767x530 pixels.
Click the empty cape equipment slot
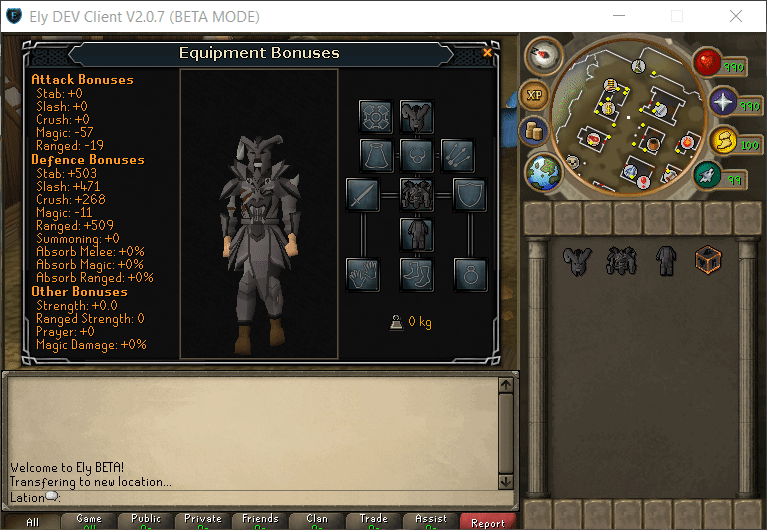tap(376, 155)
